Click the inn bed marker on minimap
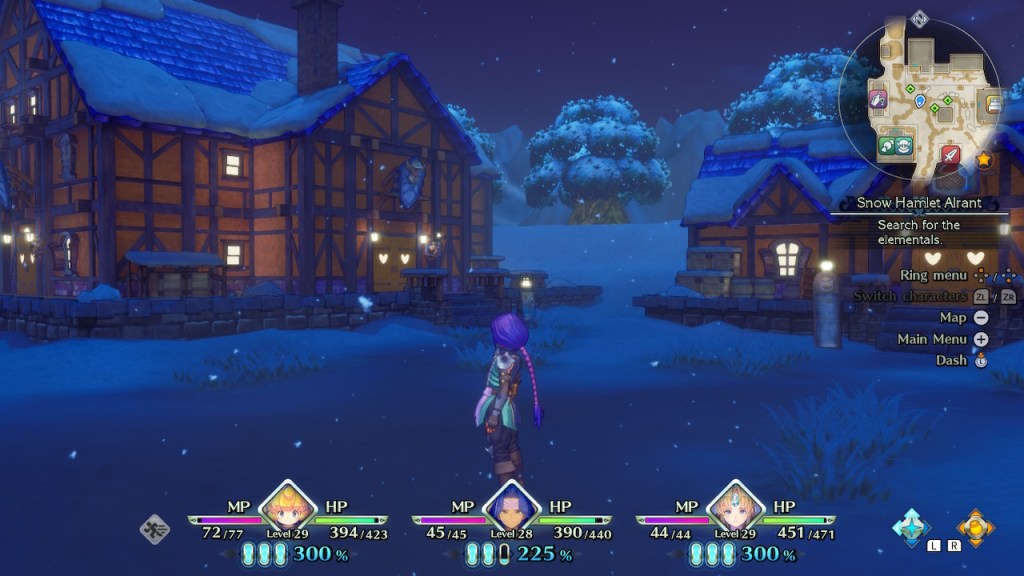Screen dimensions: 1024x576 993,103
